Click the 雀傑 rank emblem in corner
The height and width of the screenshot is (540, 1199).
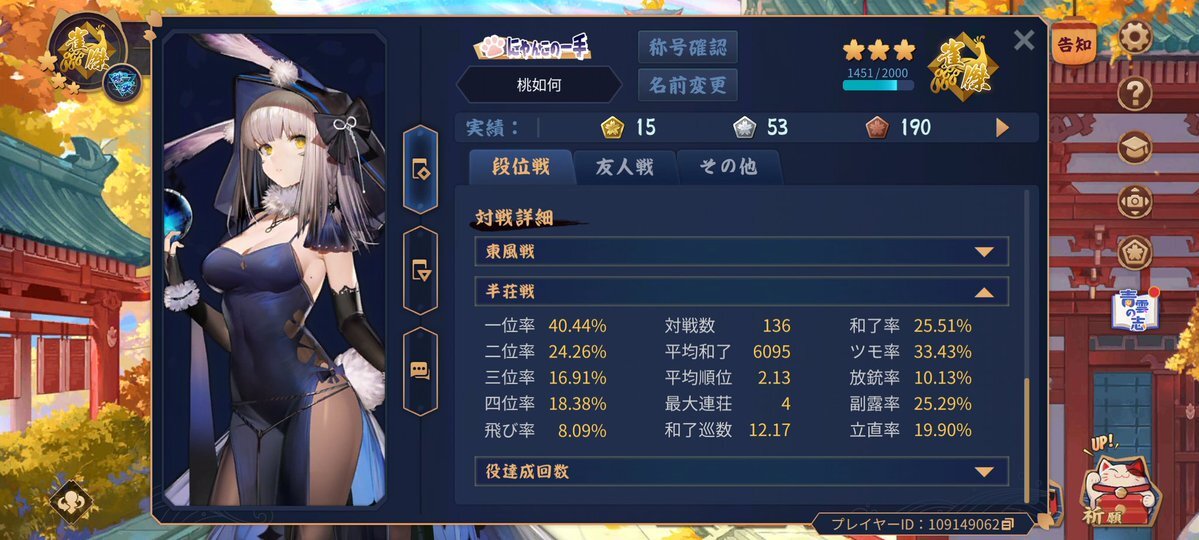[x=88, y=48]
